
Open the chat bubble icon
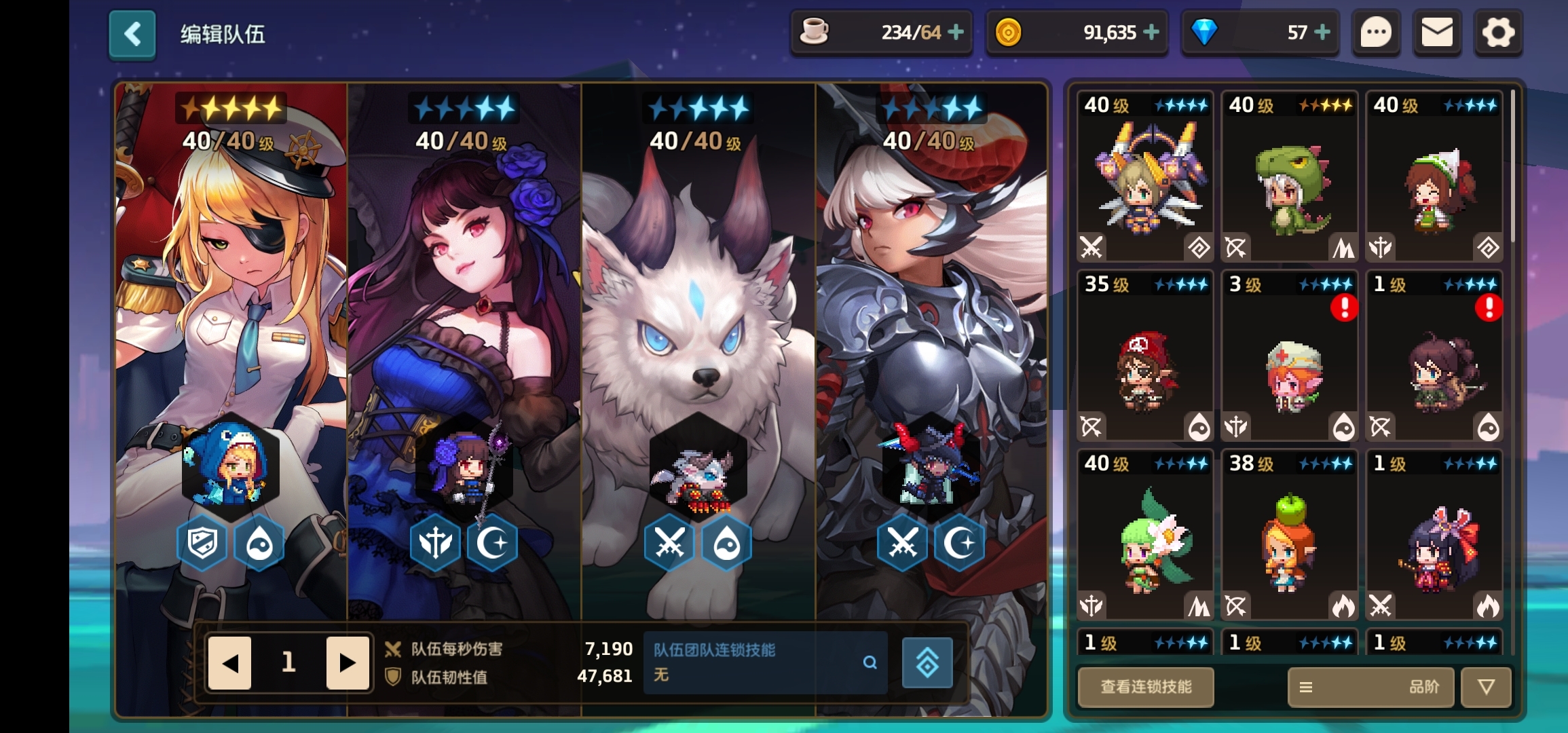pos(1376,33)
